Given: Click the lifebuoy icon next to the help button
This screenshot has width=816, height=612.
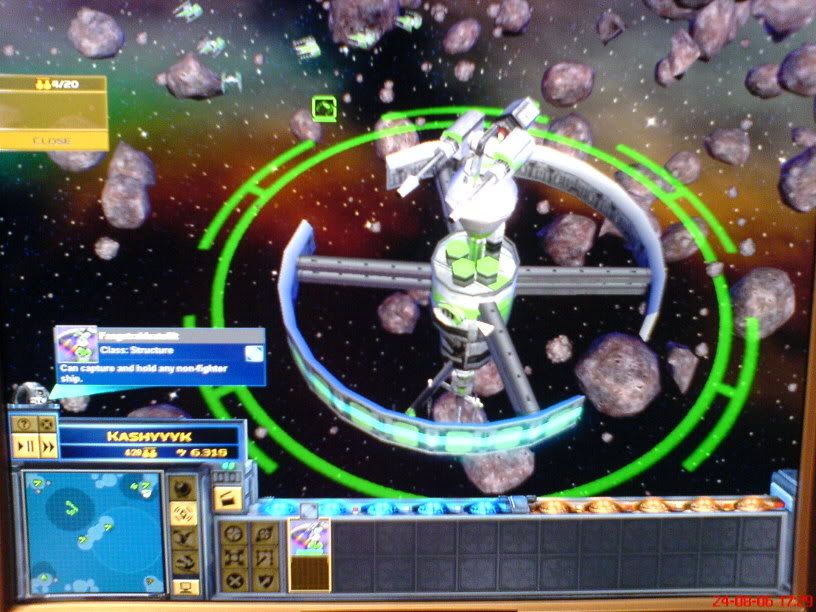Looking at the screenshot, I should pyautogui.click(x=47, y=424).
